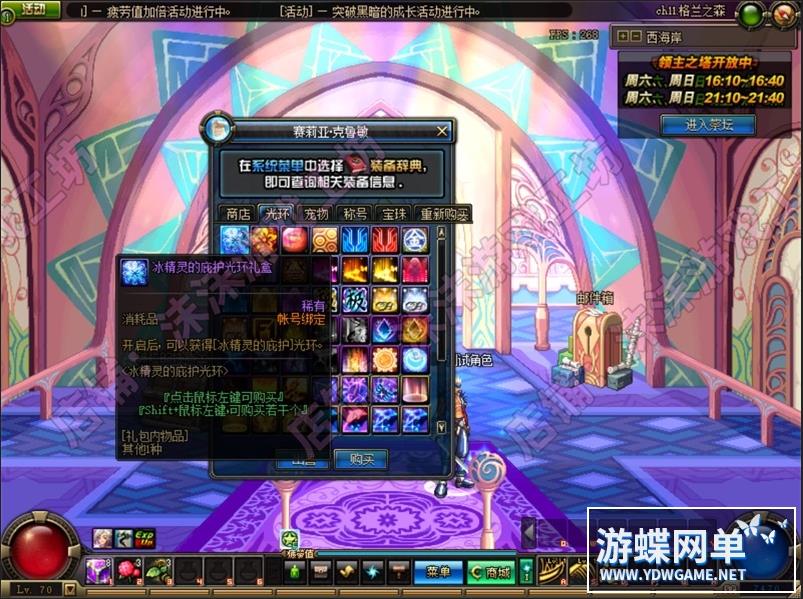
Task: Click the Exp Up buff icon
Action: click(143, 539)
